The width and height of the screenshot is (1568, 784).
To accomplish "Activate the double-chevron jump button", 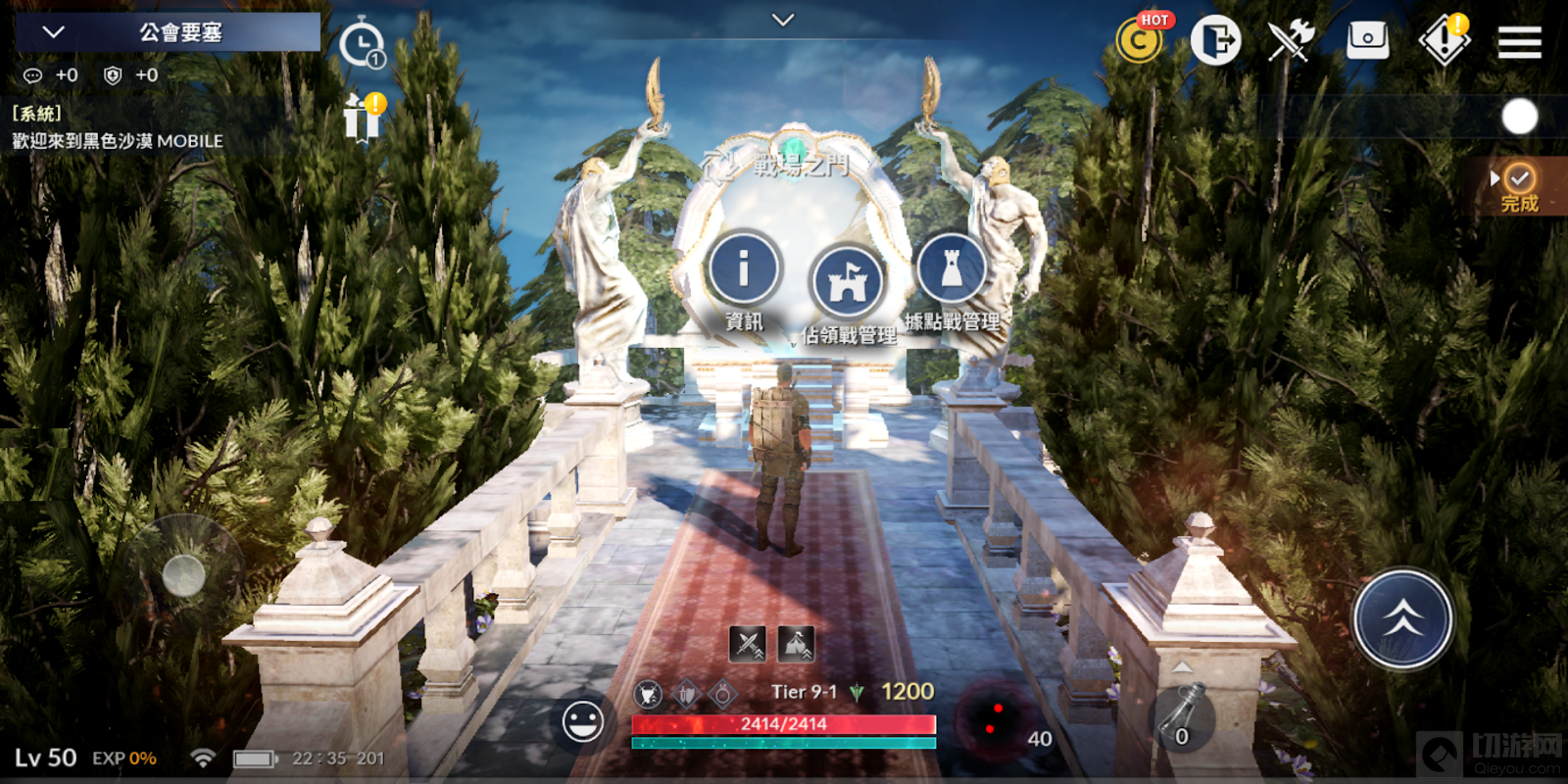I will 1402,619.
